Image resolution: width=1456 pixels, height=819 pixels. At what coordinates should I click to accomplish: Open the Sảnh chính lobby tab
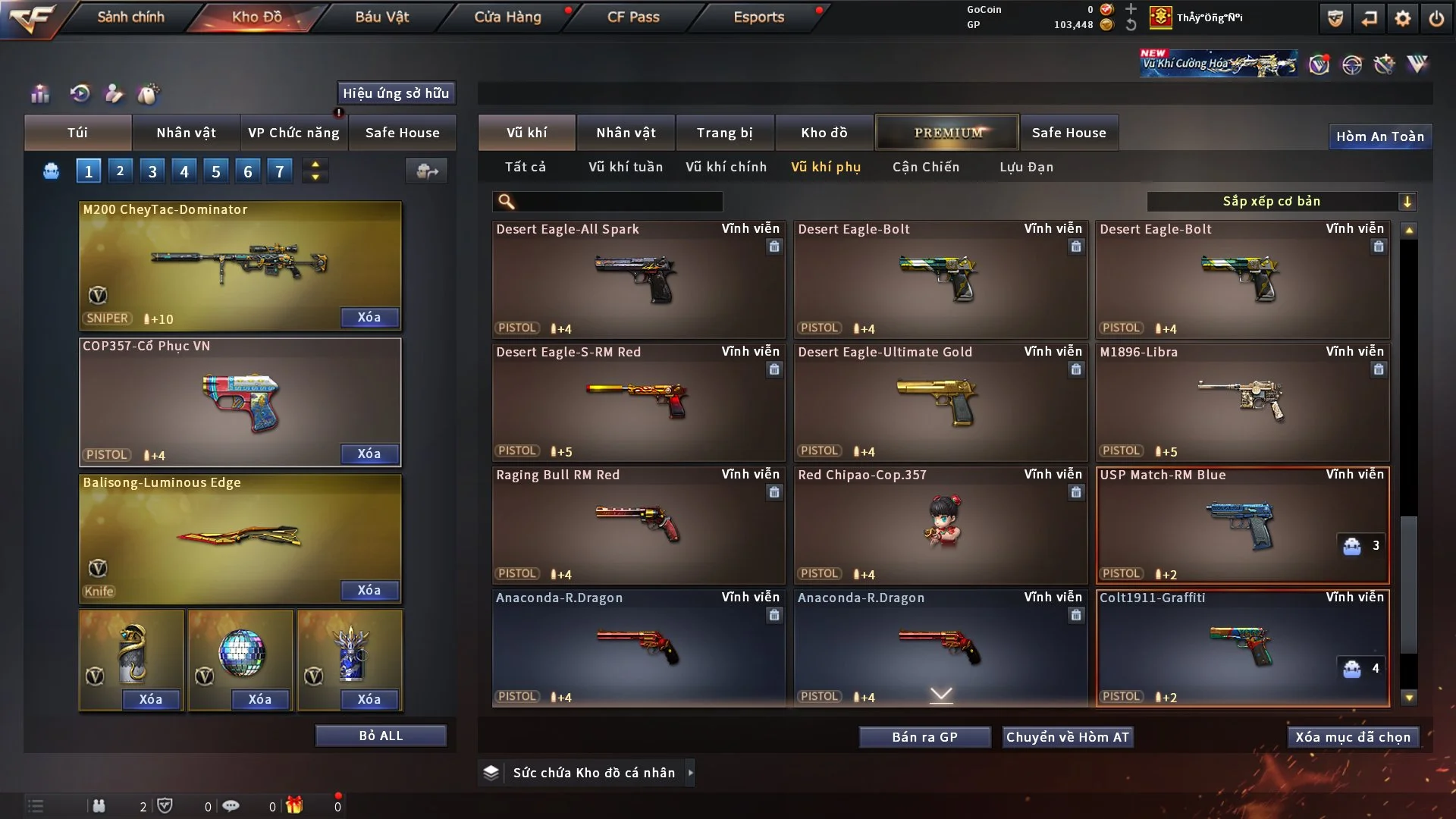pos(130,17)
